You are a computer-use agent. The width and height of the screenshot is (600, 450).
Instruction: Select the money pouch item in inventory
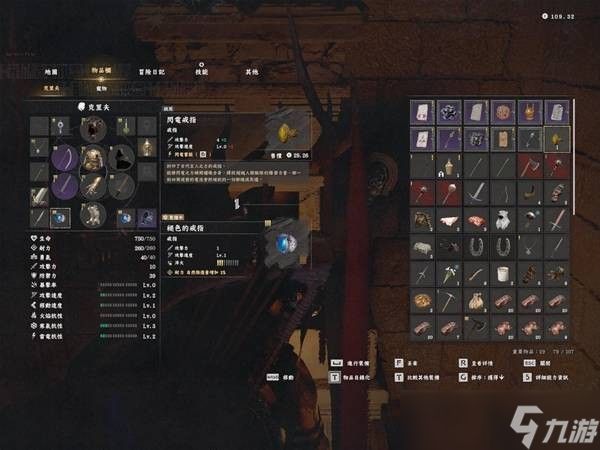coord(476,300)
